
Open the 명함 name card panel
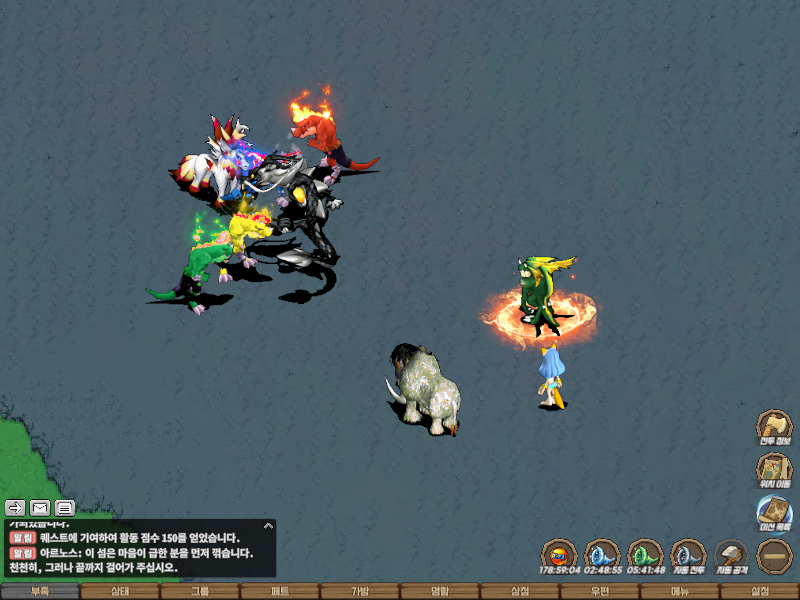[x=440, y=591]
